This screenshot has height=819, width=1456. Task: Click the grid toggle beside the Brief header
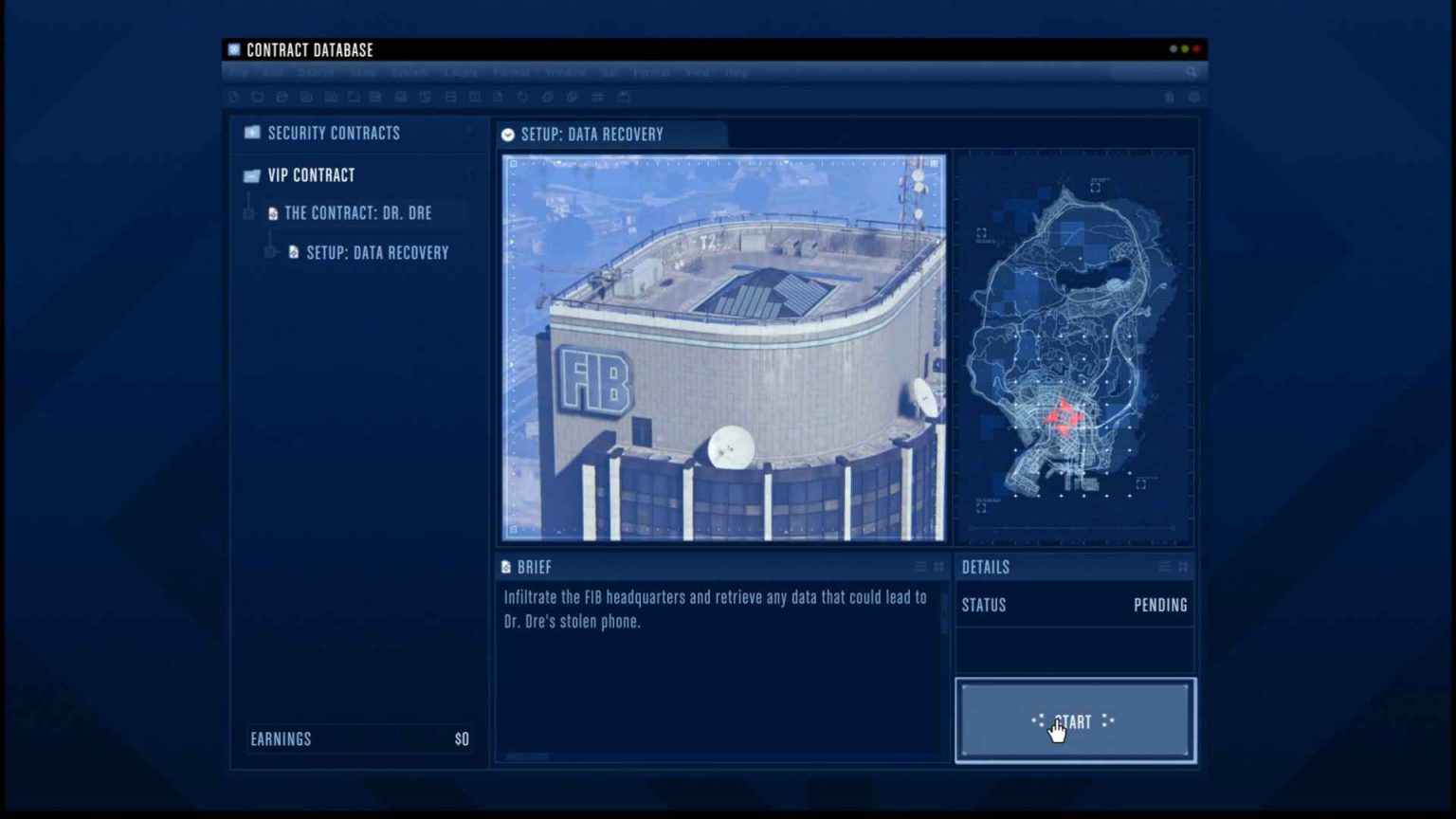937,566
